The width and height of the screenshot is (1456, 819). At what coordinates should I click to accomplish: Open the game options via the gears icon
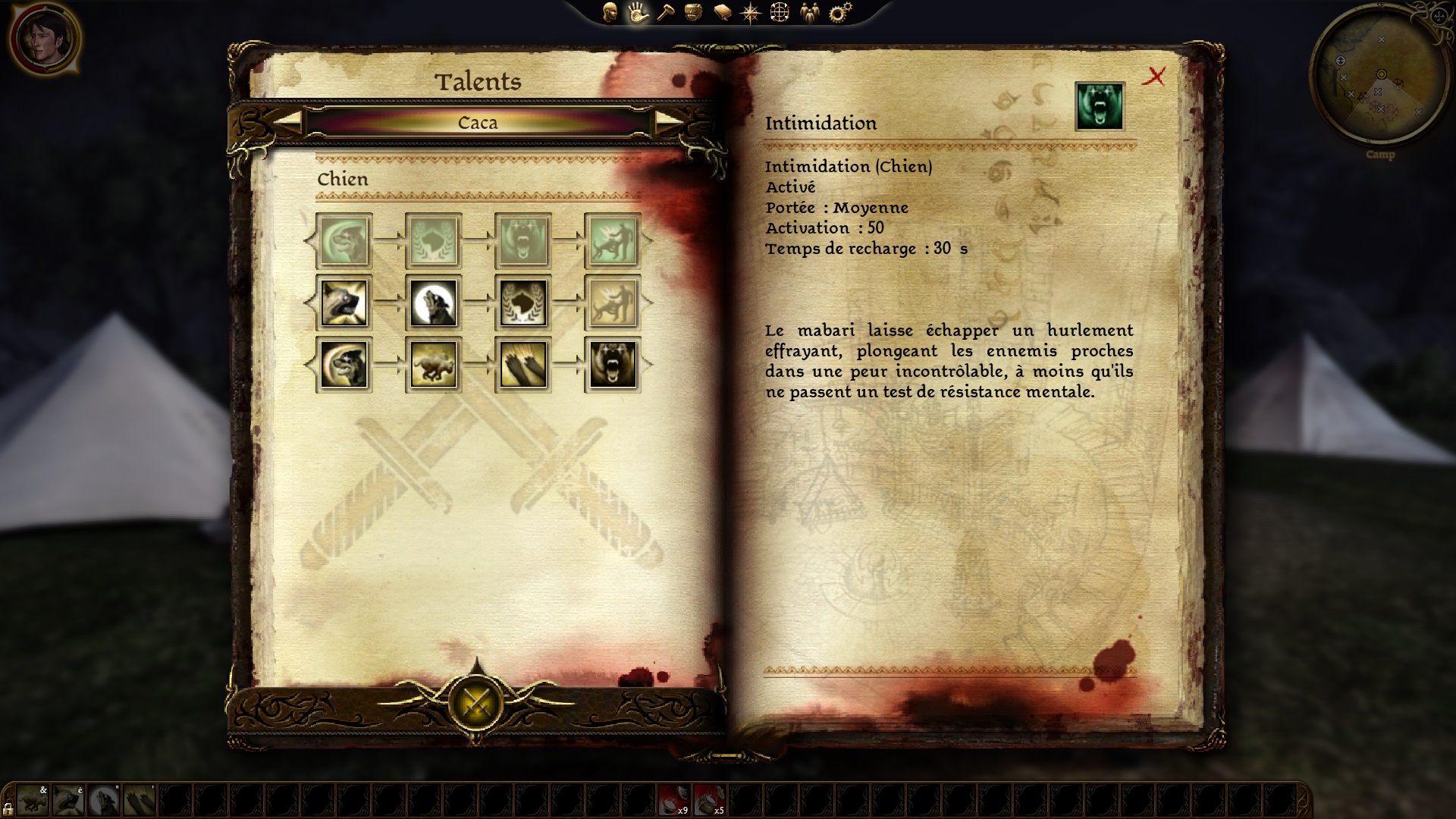tap(840, 12)
